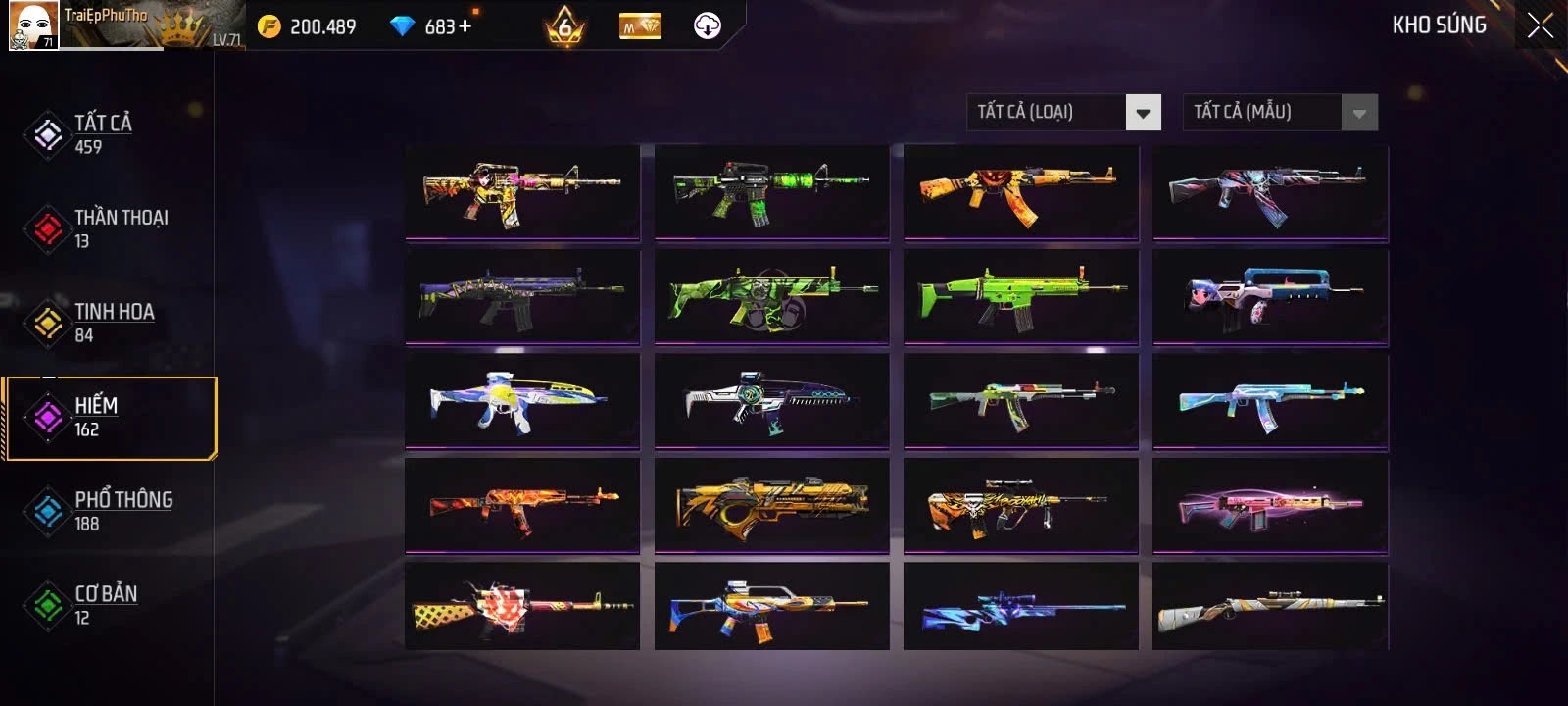Open the gold membership card icon
The height and width of the screenshot is (706, 1568).
click(x=640, y=26)
